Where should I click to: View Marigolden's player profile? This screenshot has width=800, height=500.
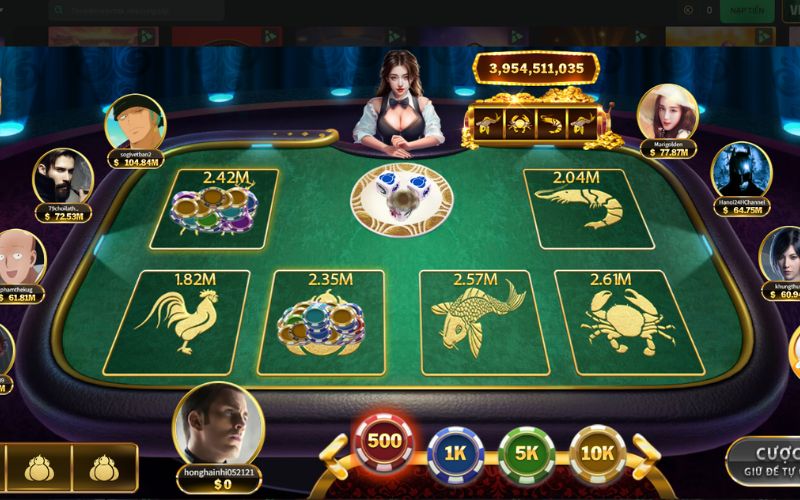click(667, 113)
